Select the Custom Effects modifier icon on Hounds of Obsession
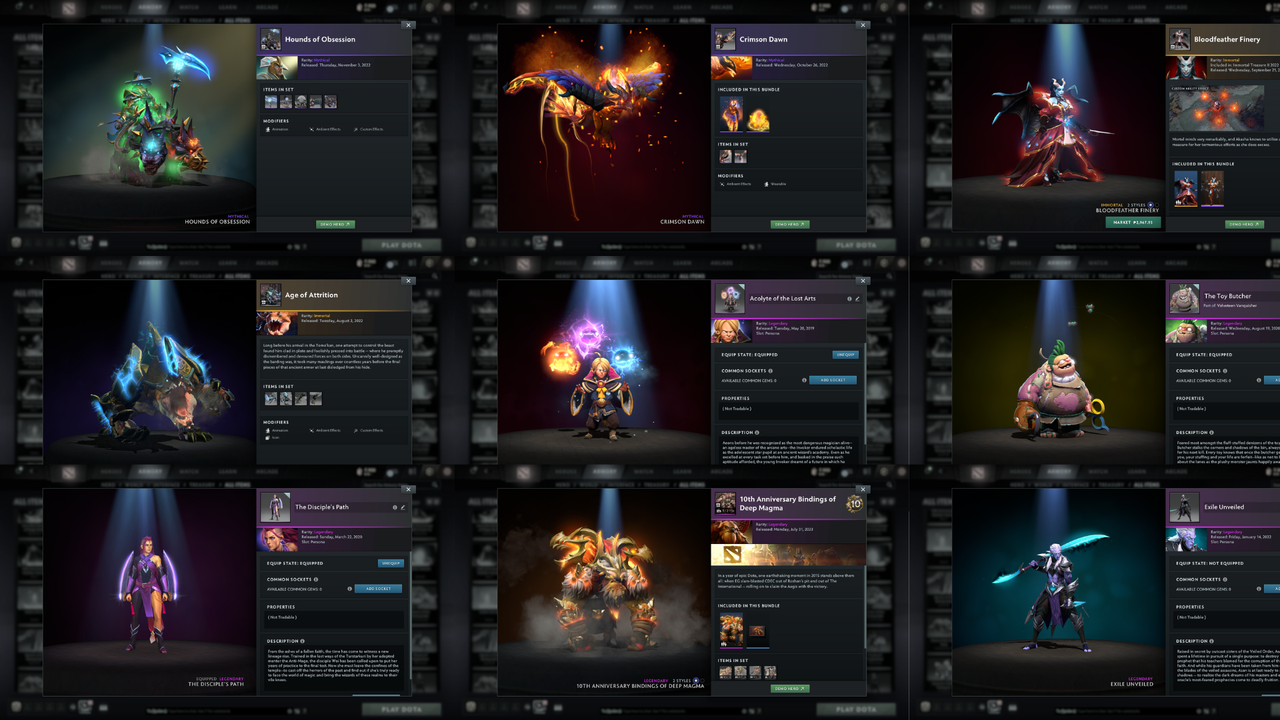This screenshot has width=1280, height=720. [x=356, y=129]
